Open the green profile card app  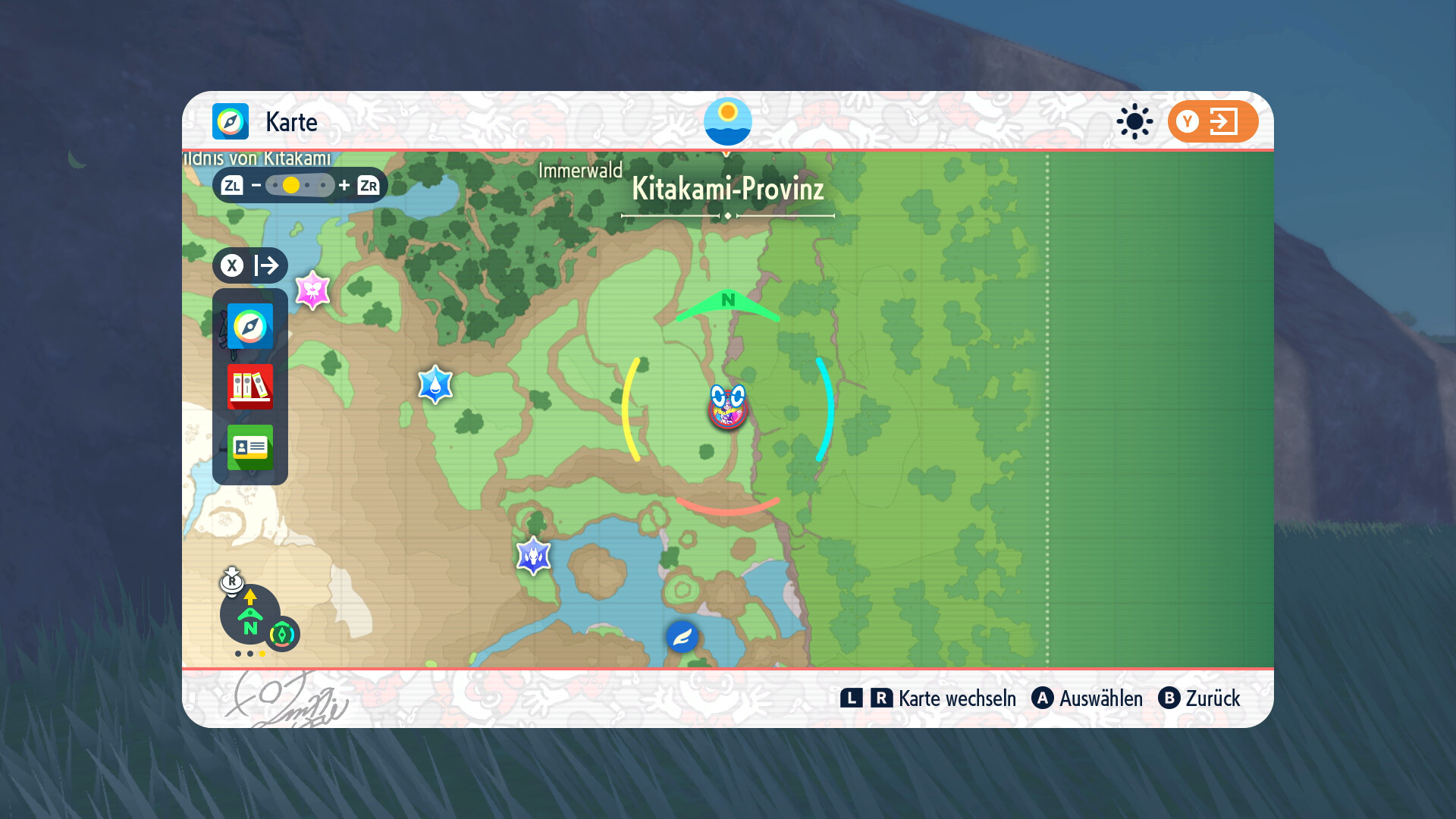249,447
